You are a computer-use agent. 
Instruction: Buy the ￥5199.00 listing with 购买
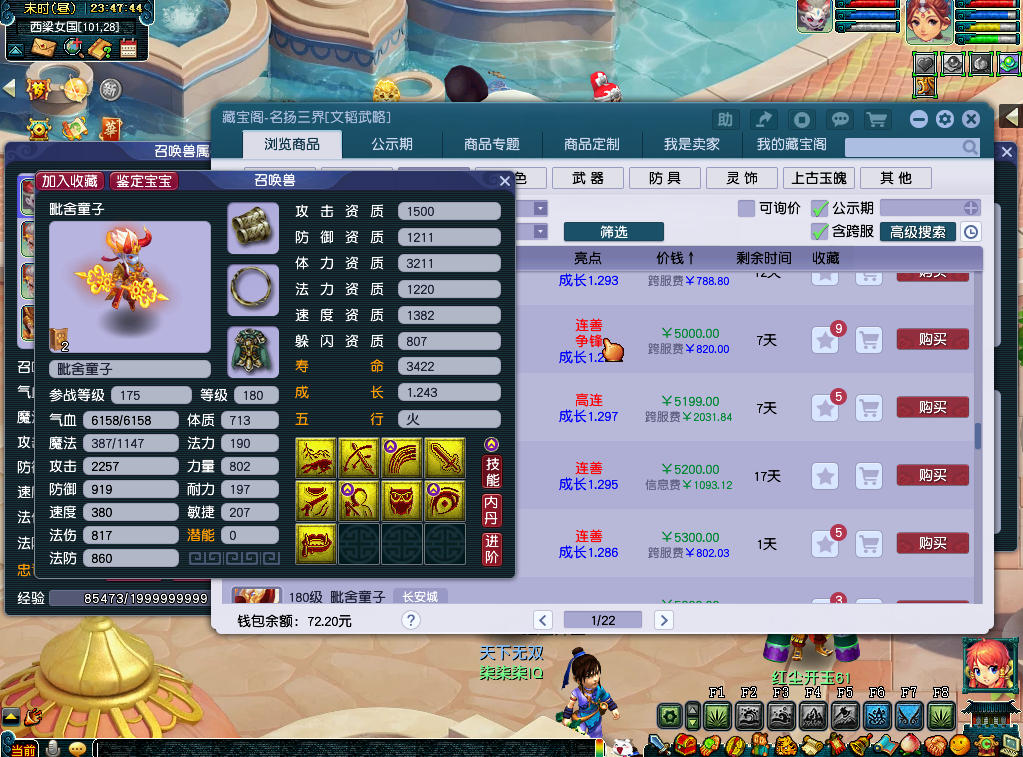click(932, 407)
